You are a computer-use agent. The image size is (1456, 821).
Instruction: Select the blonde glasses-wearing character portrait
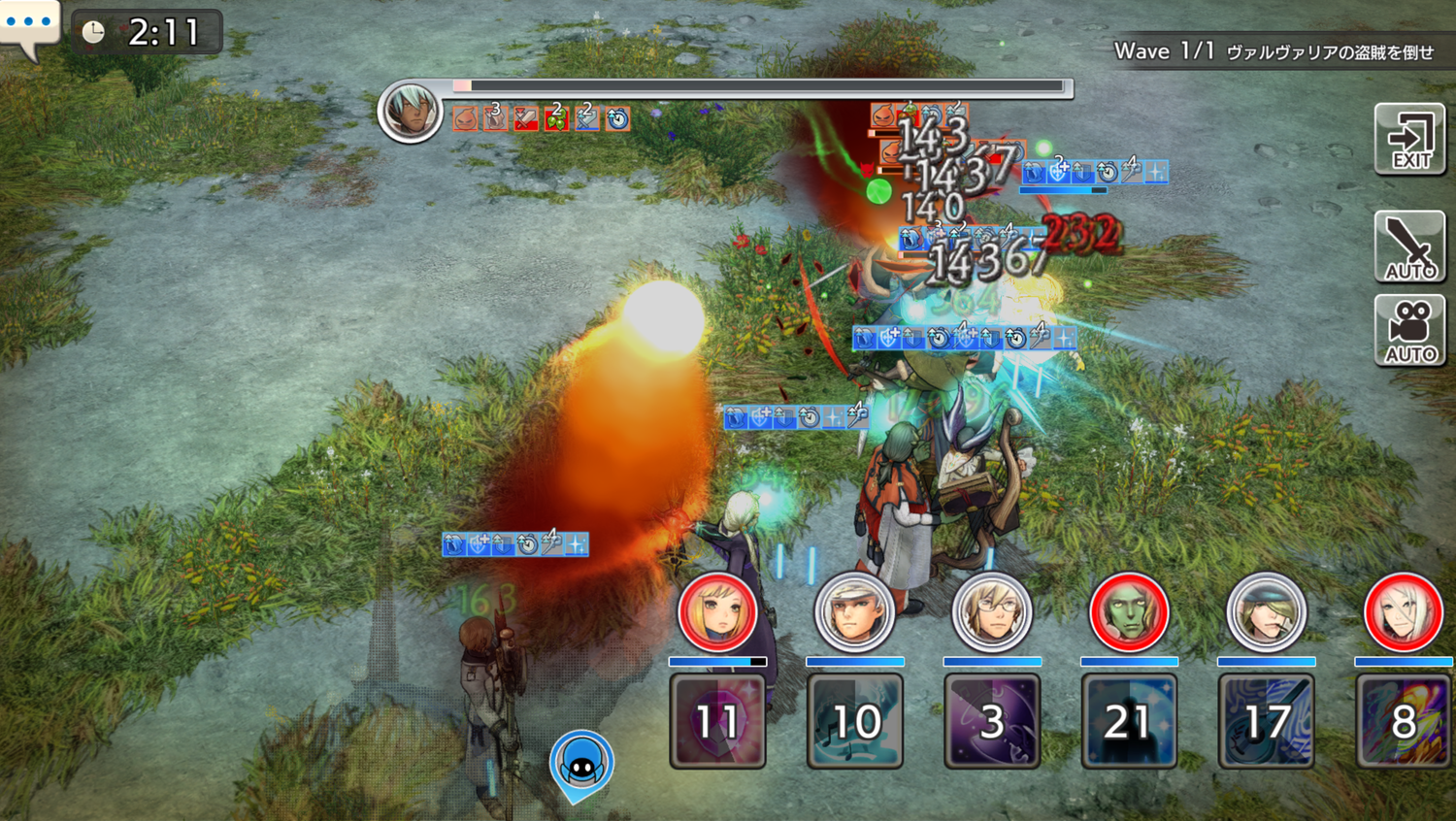click(x=991, y=612)
